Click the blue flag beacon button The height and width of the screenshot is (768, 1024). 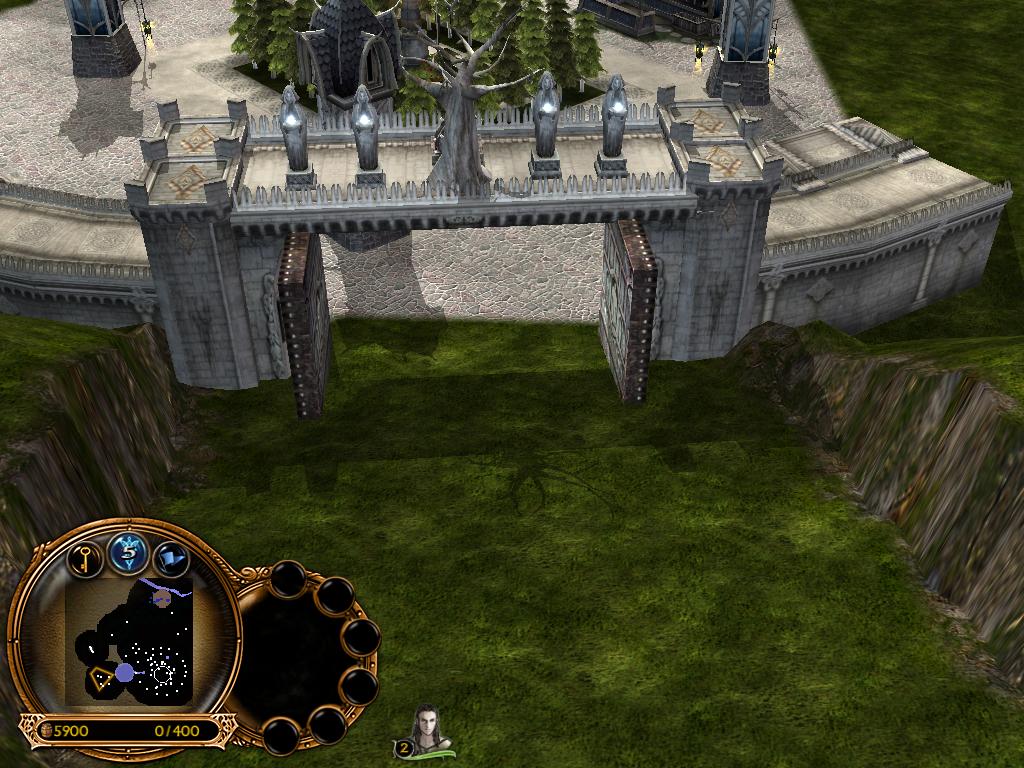(x=170, y=557)
